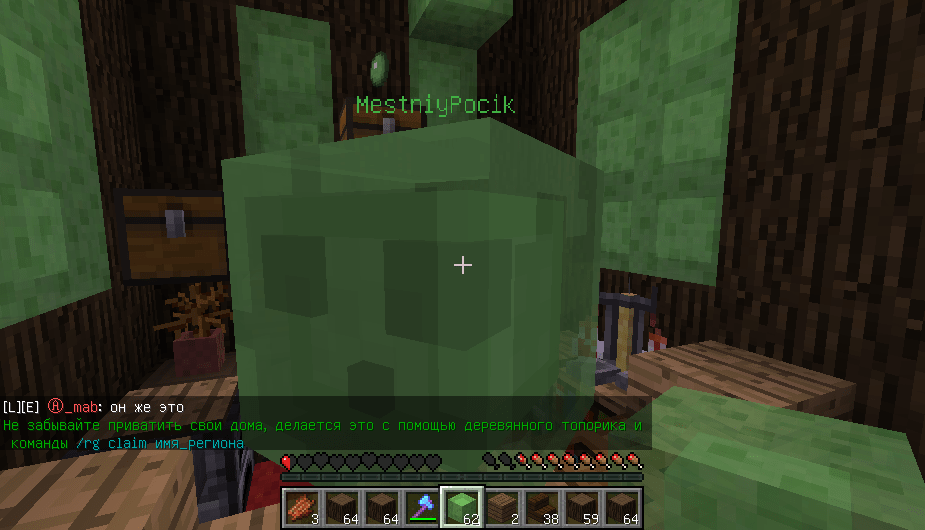Choose the dark oak planks stack of 2

pyautogui.click(x=502, y=507)
